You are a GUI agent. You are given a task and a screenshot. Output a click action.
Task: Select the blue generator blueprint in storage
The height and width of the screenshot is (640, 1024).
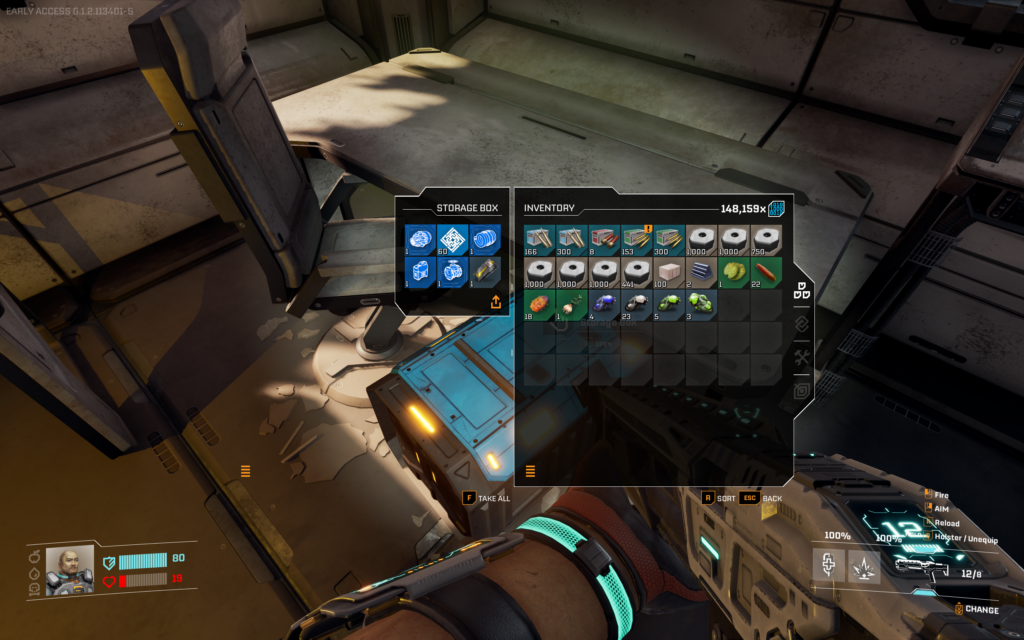click(x=420, y=271)
